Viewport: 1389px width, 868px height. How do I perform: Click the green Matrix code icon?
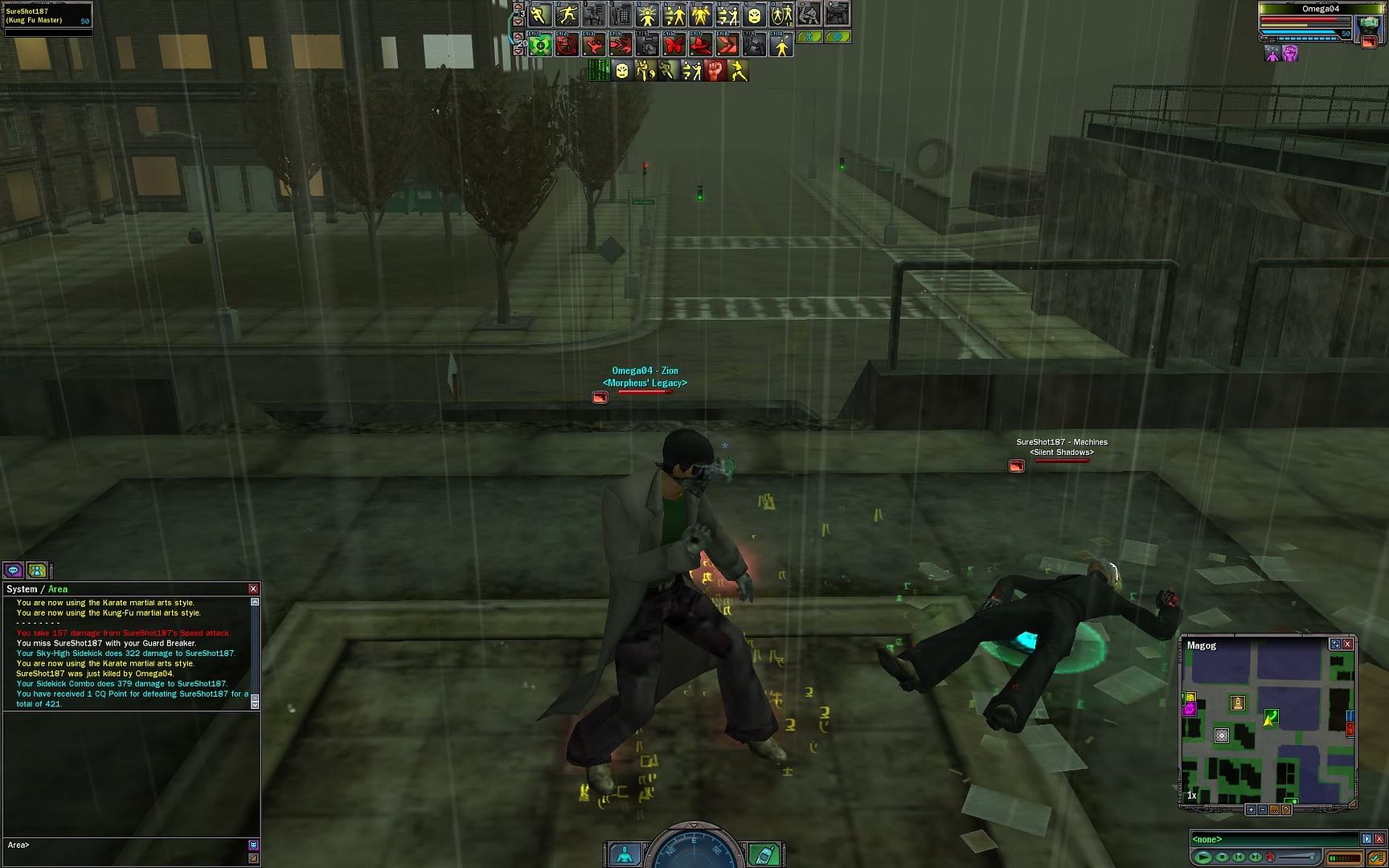coord(599,72)
